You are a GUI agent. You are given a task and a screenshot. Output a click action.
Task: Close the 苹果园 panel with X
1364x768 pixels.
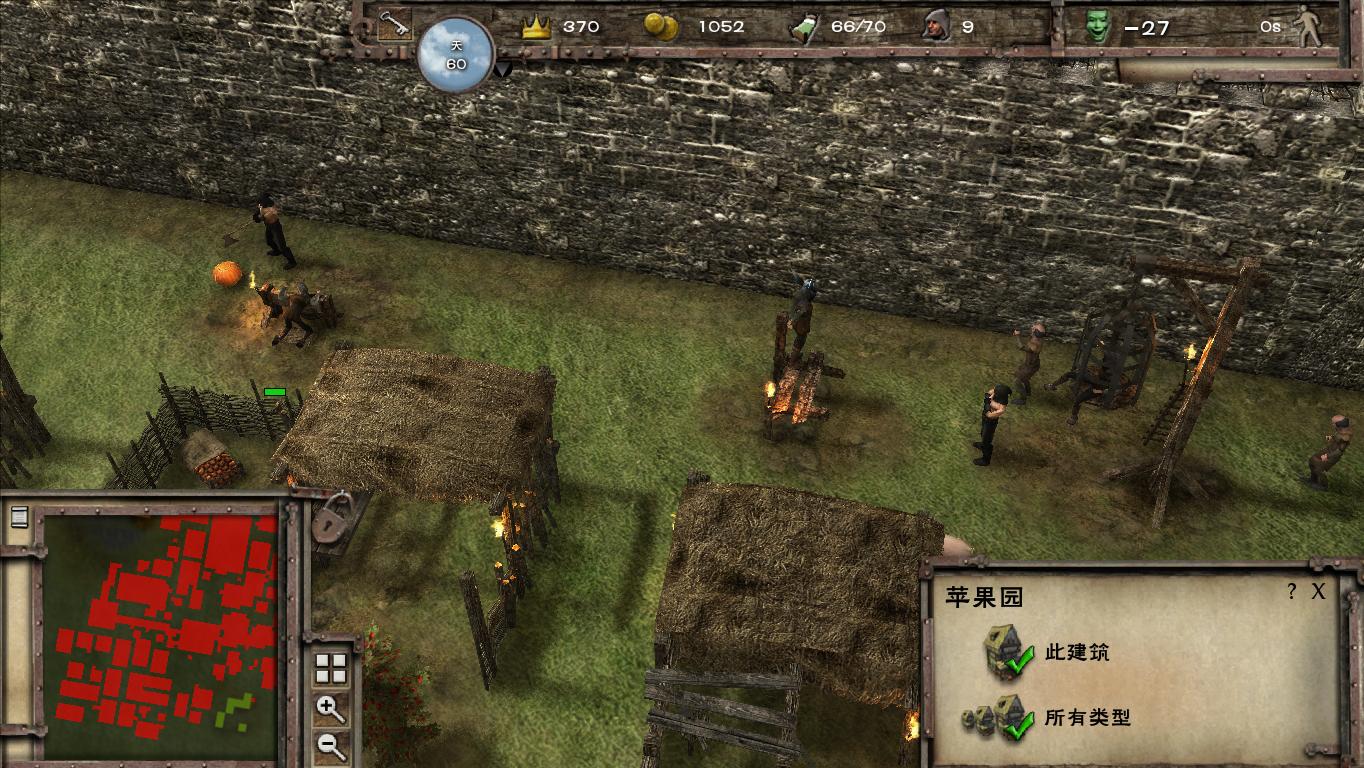(x=1318, y=591)
